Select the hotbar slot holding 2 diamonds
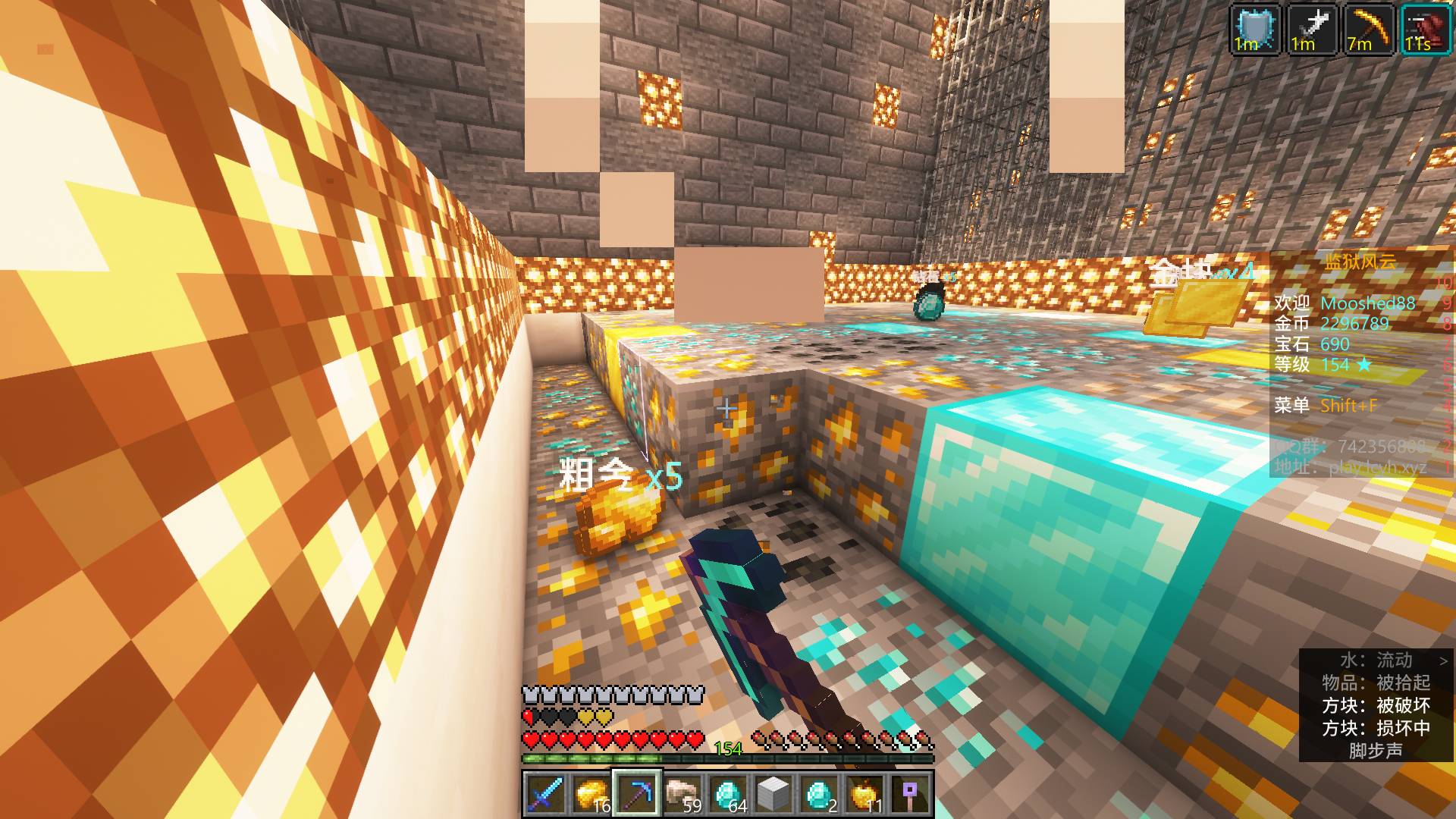This screenshot has width=1456, height=819. (x=819, y=794)
